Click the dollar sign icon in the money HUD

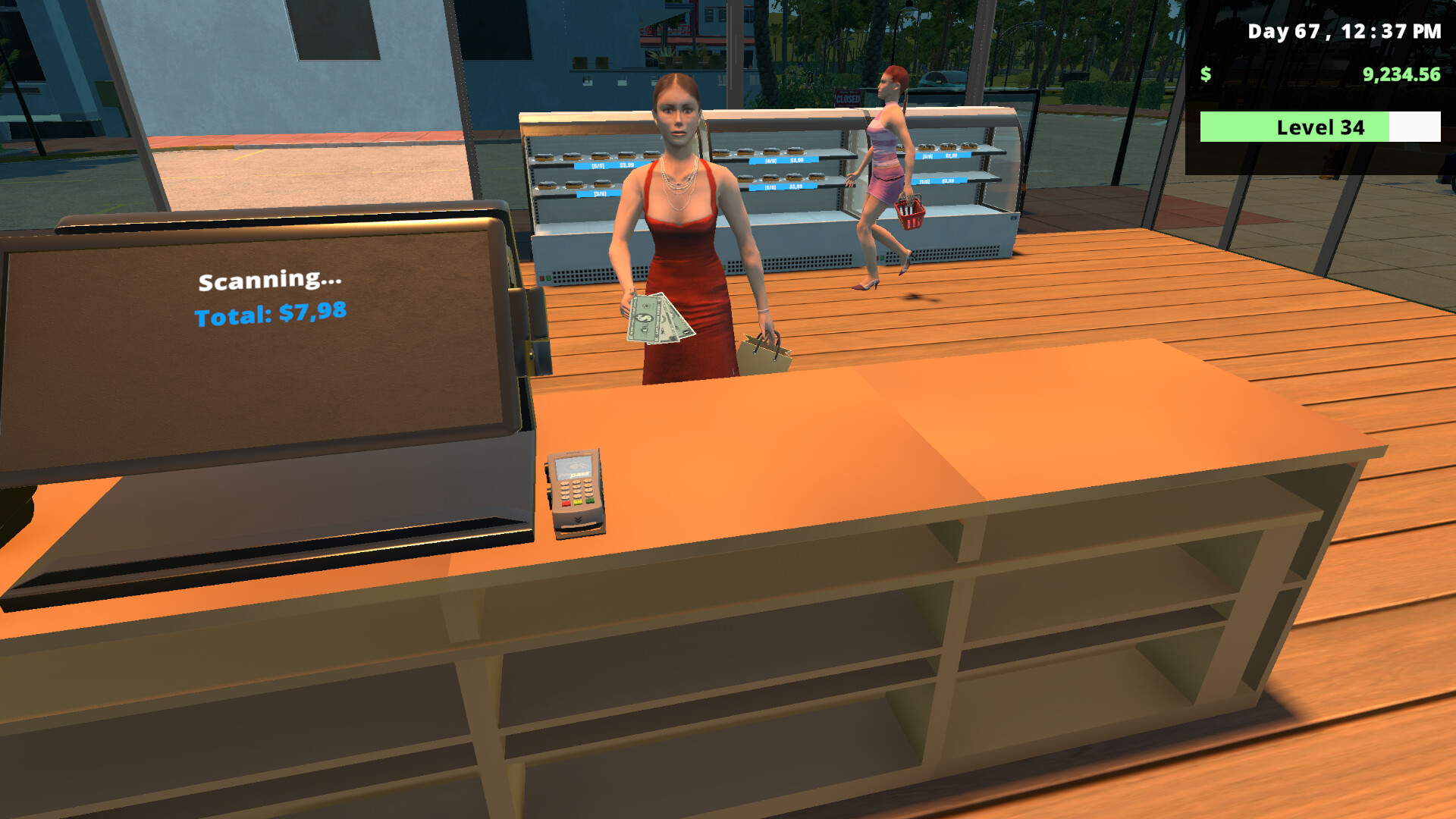[x=1205, y=76]
